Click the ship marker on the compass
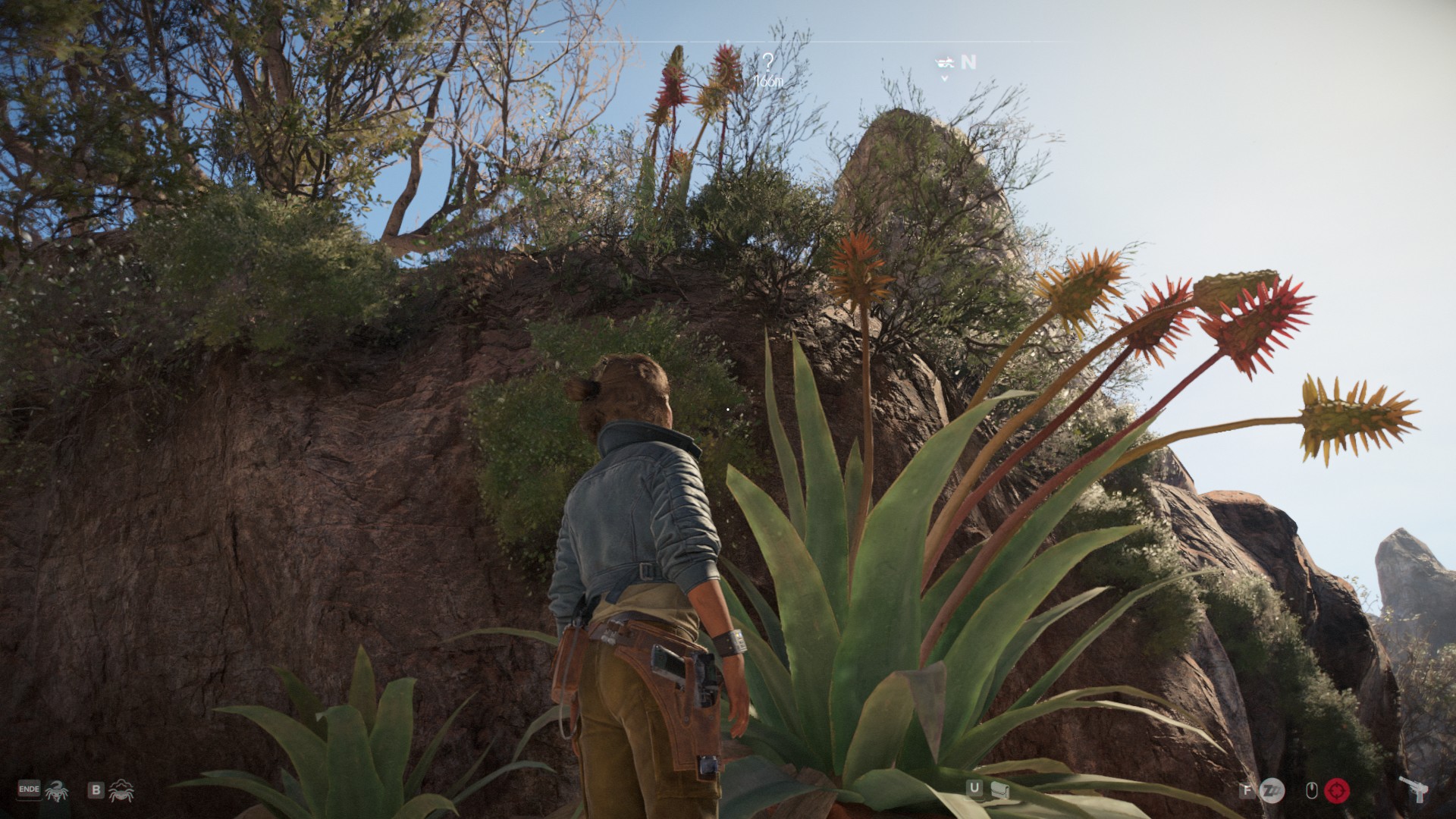The height and width of the screenshot is (819, 1456). 944,61
